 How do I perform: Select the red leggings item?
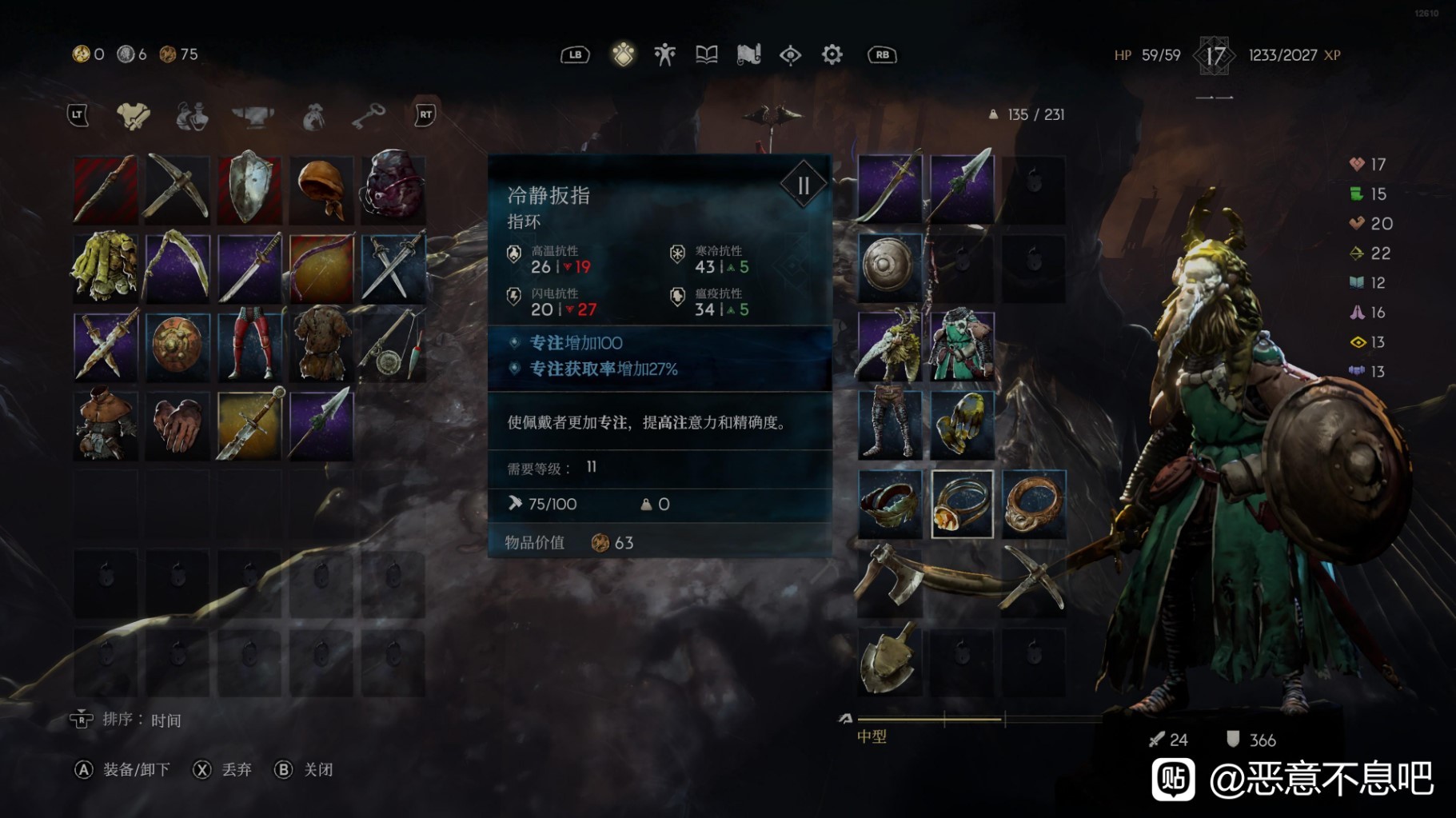249,346
